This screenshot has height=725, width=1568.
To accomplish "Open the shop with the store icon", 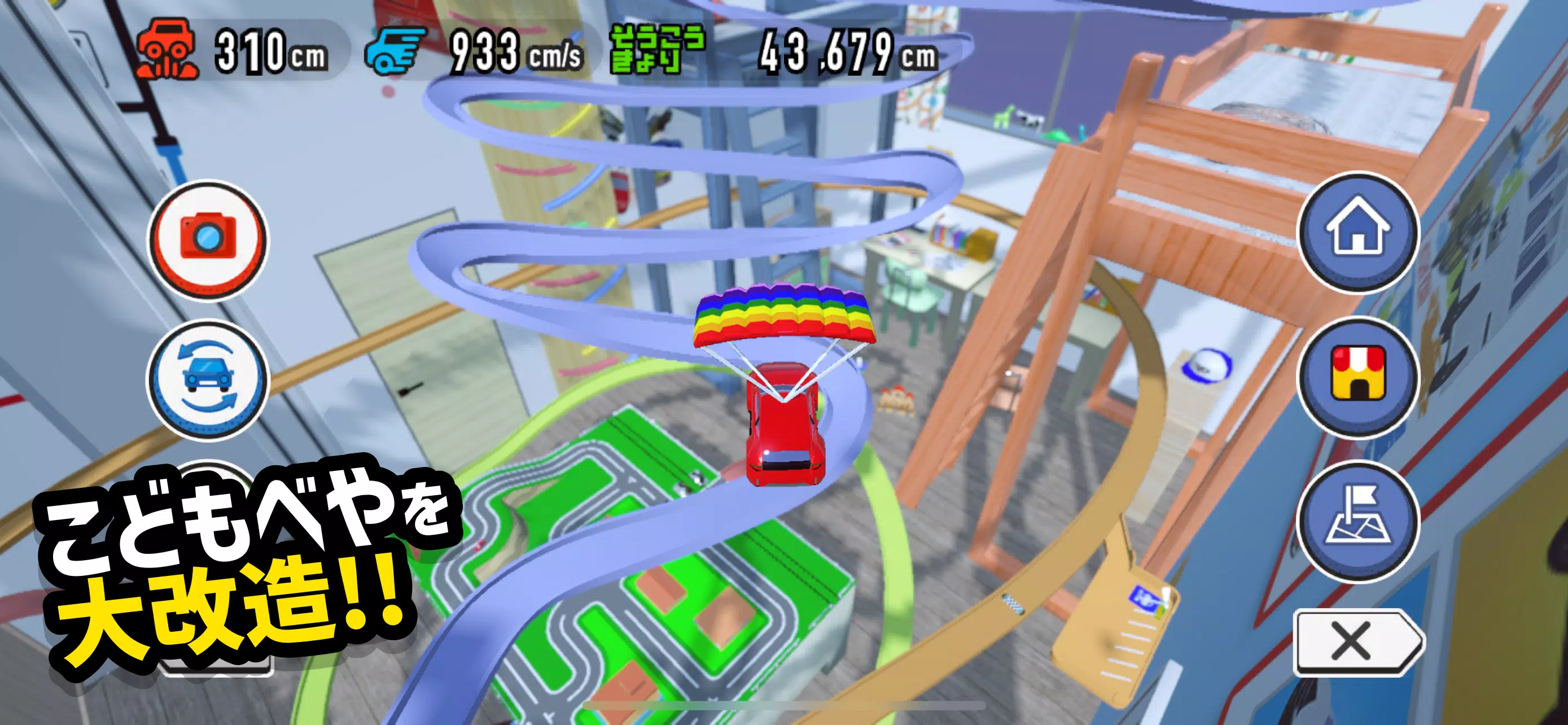I will coord(1358,375).
